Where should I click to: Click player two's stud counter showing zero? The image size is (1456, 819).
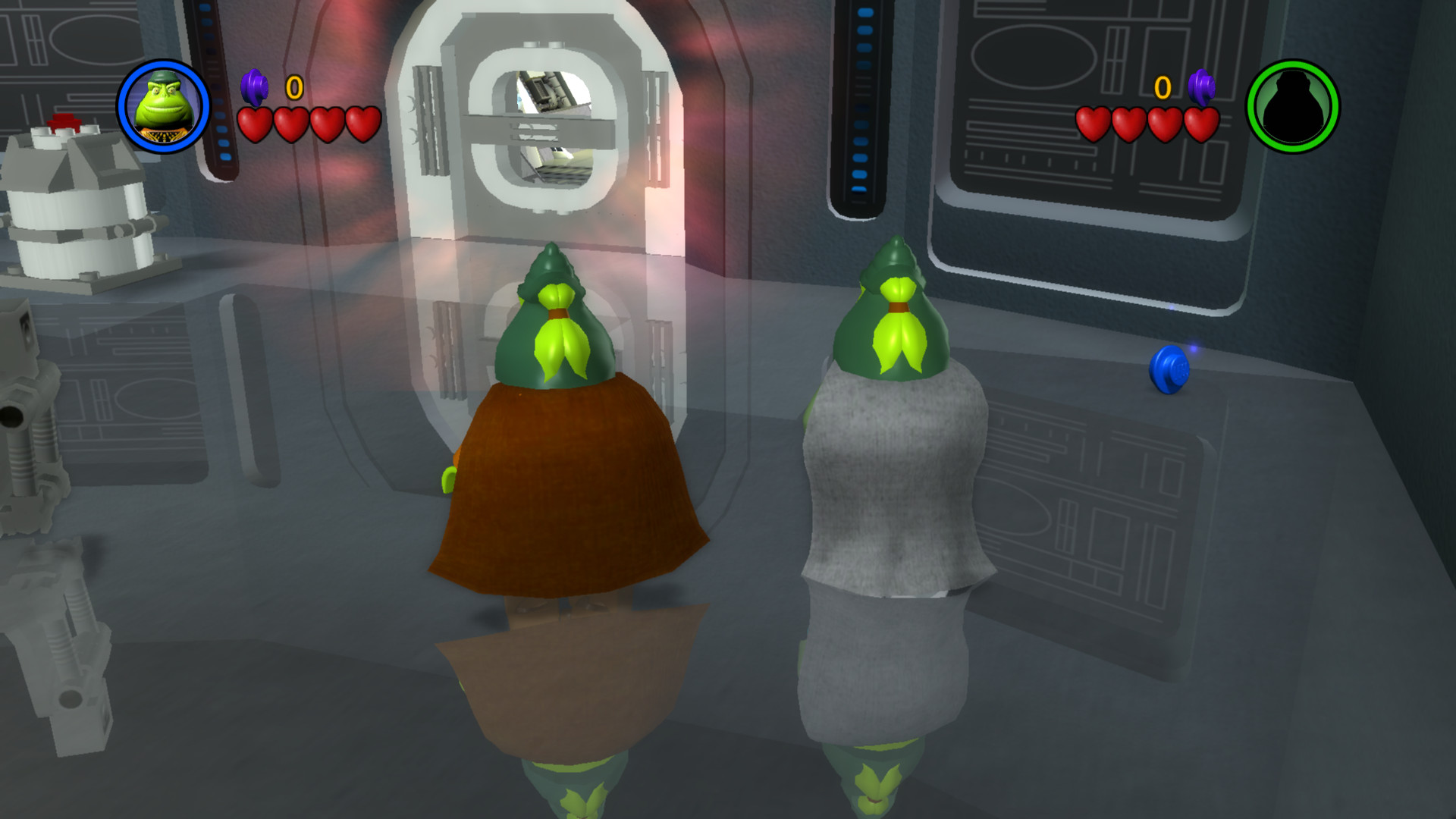point(1162,86)
